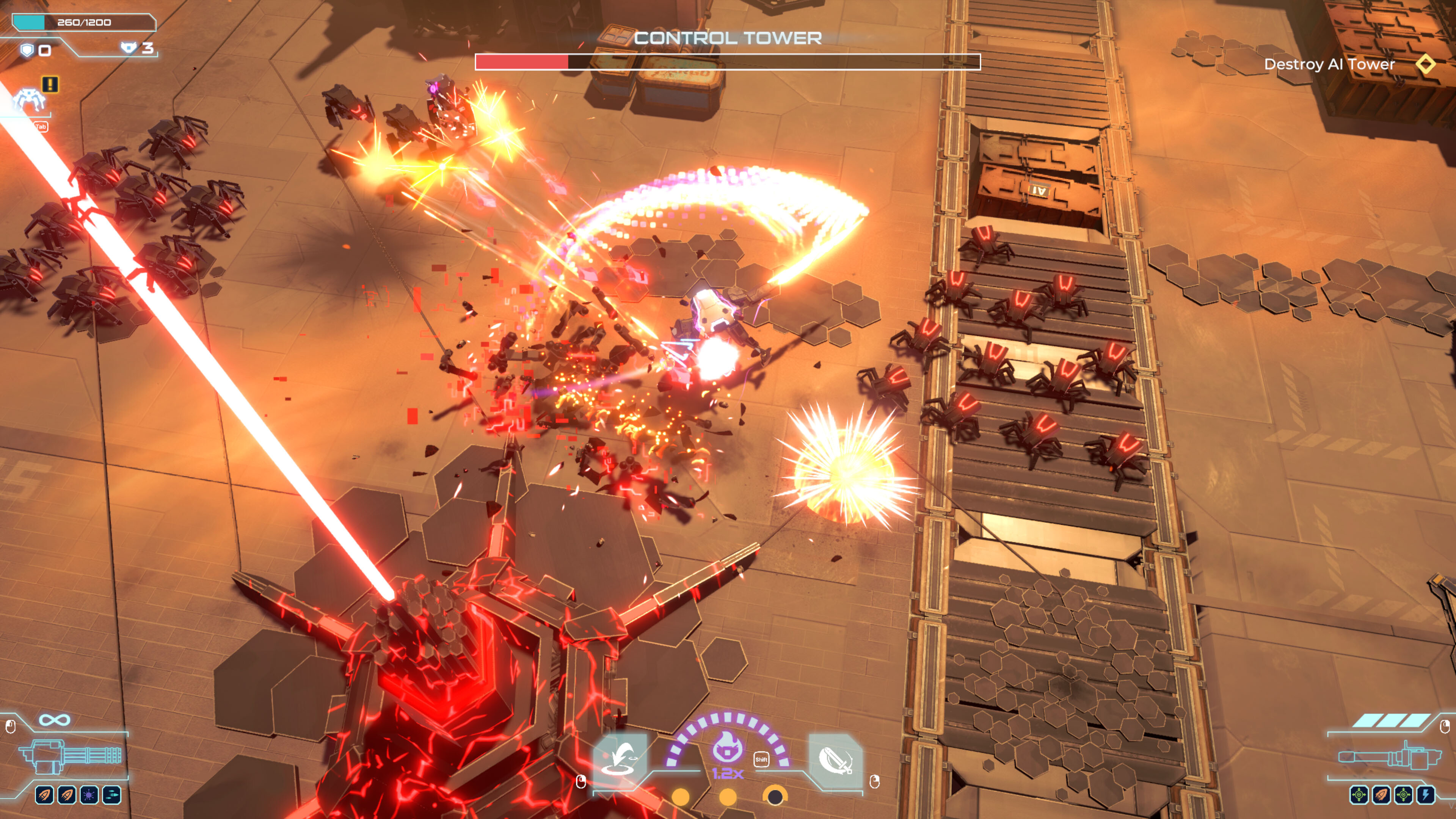The height and width of the screenshot is (819, 1456).
Task: Click the purple virus mod on the minigun
Action: tap(89, 795)
